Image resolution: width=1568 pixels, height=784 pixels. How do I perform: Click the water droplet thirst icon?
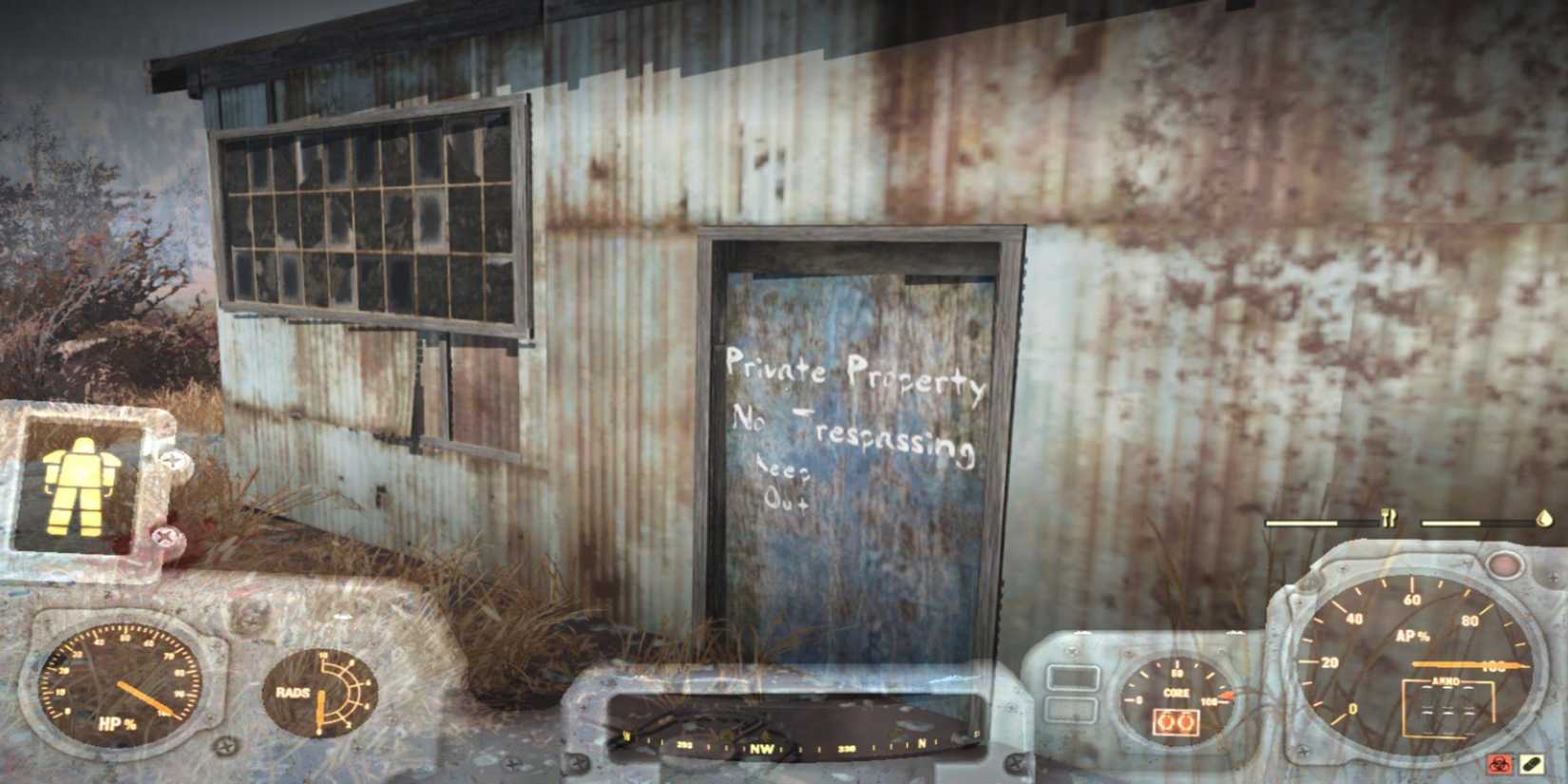1542,521
